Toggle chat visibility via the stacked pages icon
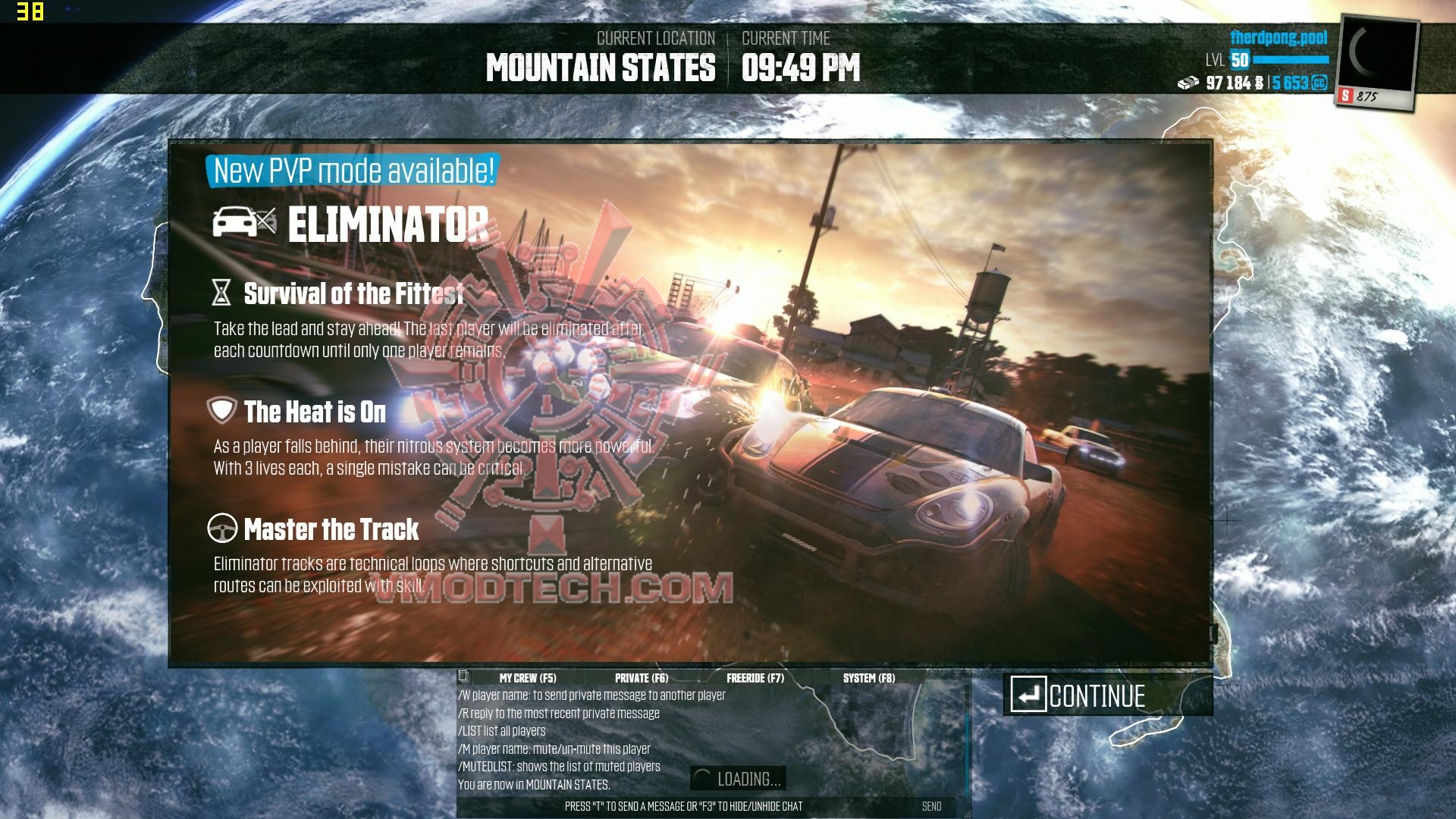The width and height of the screenshot is (1456, 819). pyautogui.click(x=463, y=677)
